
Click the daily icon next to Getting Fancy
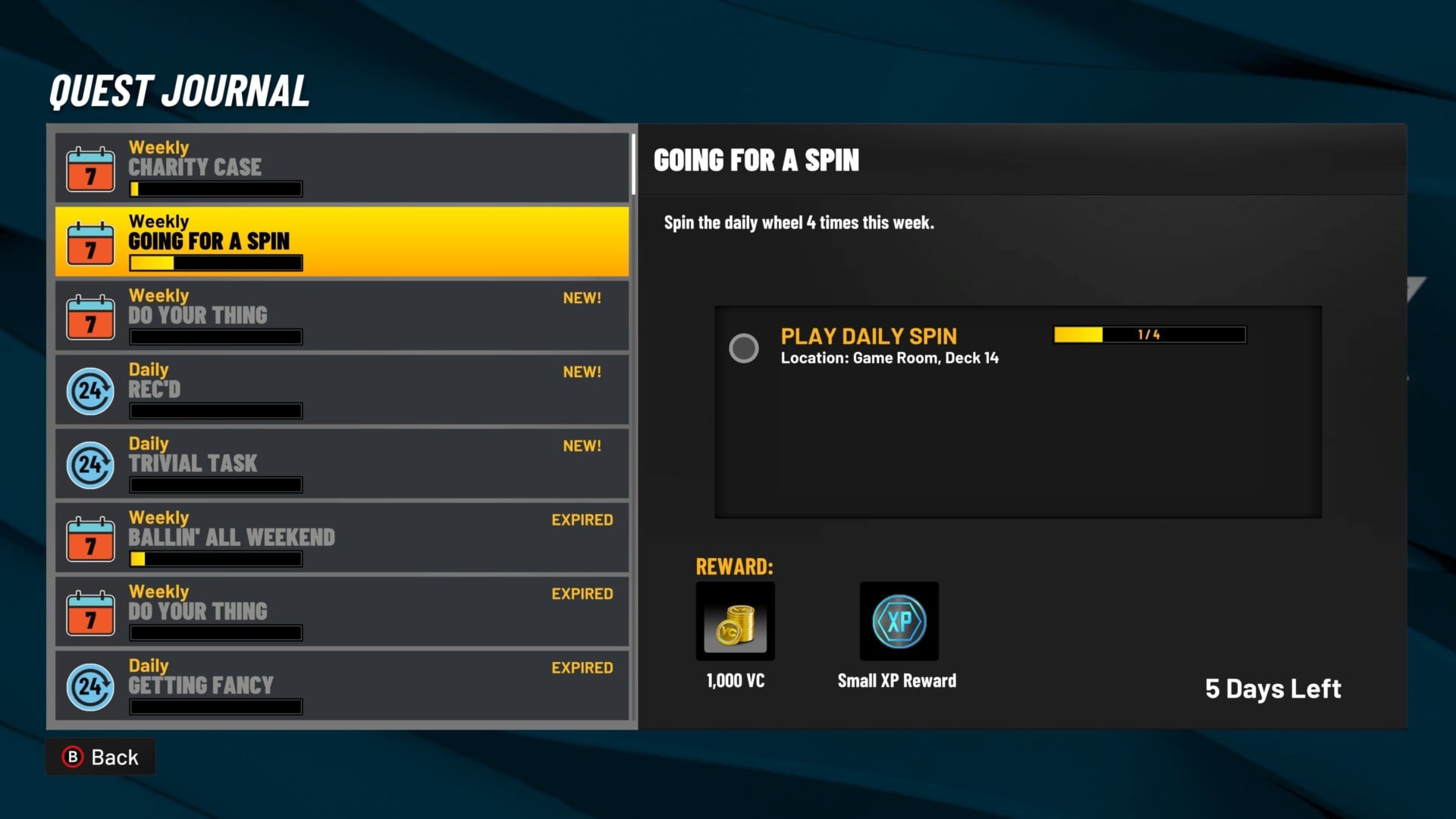click(x=90, y=686)
